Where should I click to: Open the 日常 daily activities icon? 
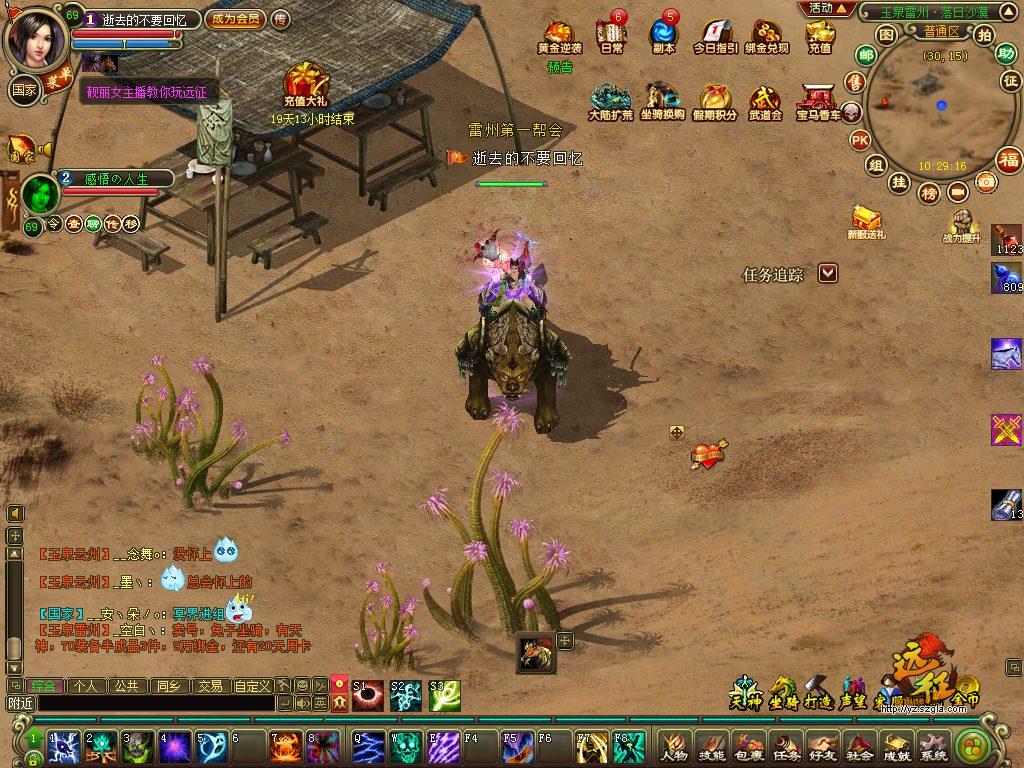(611, 35)
